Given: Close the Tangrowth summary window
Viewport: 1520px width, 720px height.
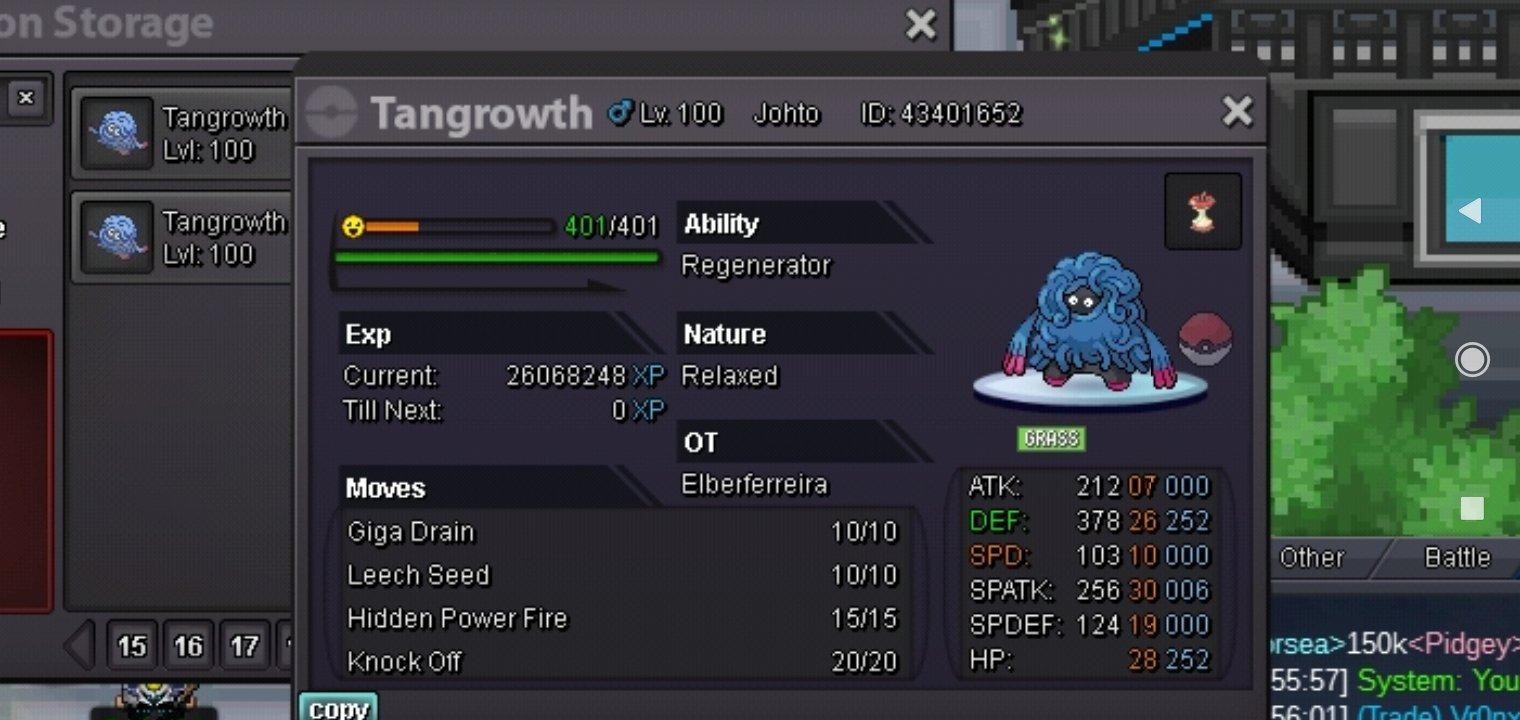Looking at the screenshot, I should (x=1237, y=112).
